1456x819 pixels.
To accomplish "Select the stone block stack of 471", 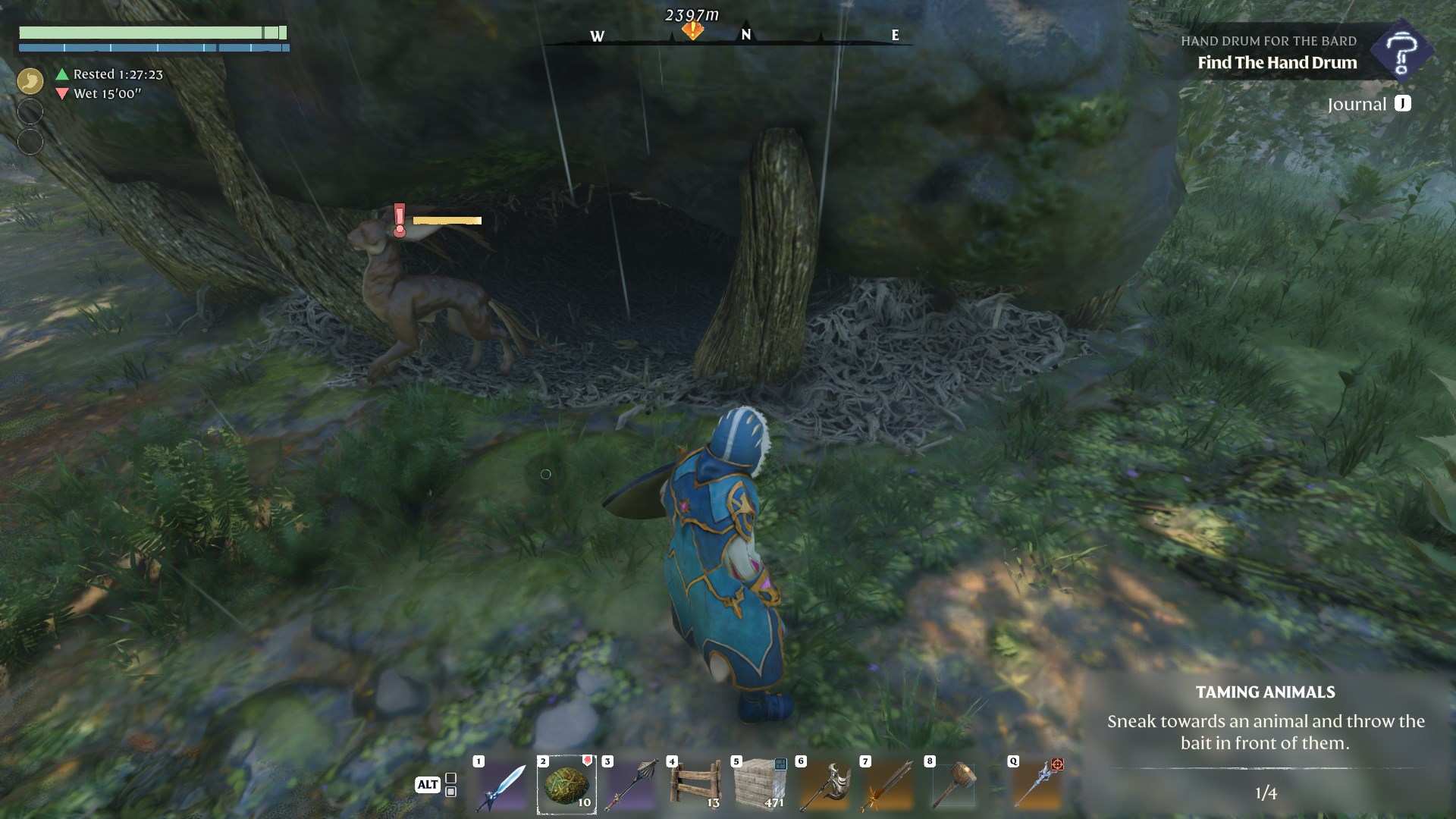I will (x=760, y=786).
